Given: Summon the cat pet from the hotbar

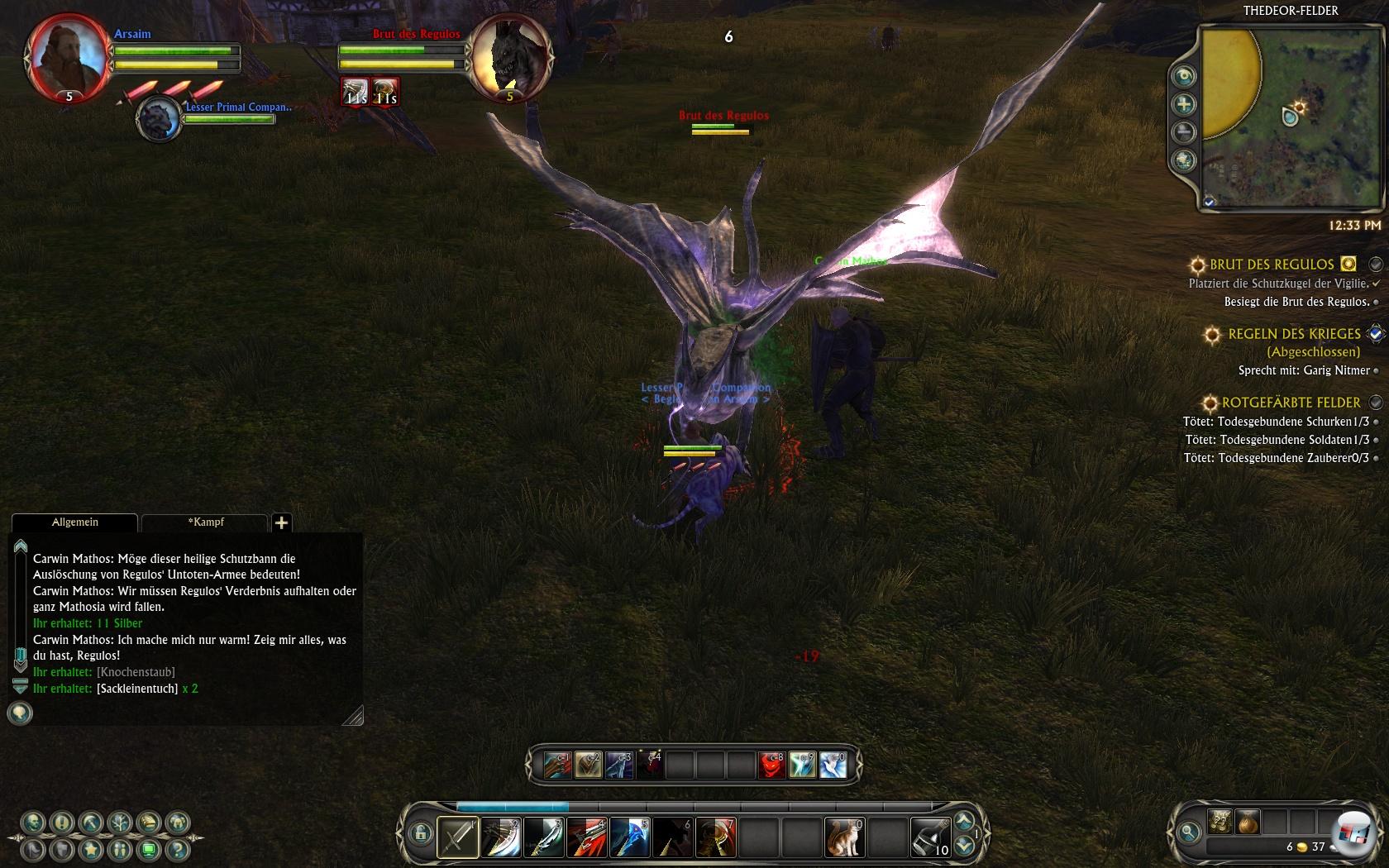Looking at the screenshot, I should 844,837.
